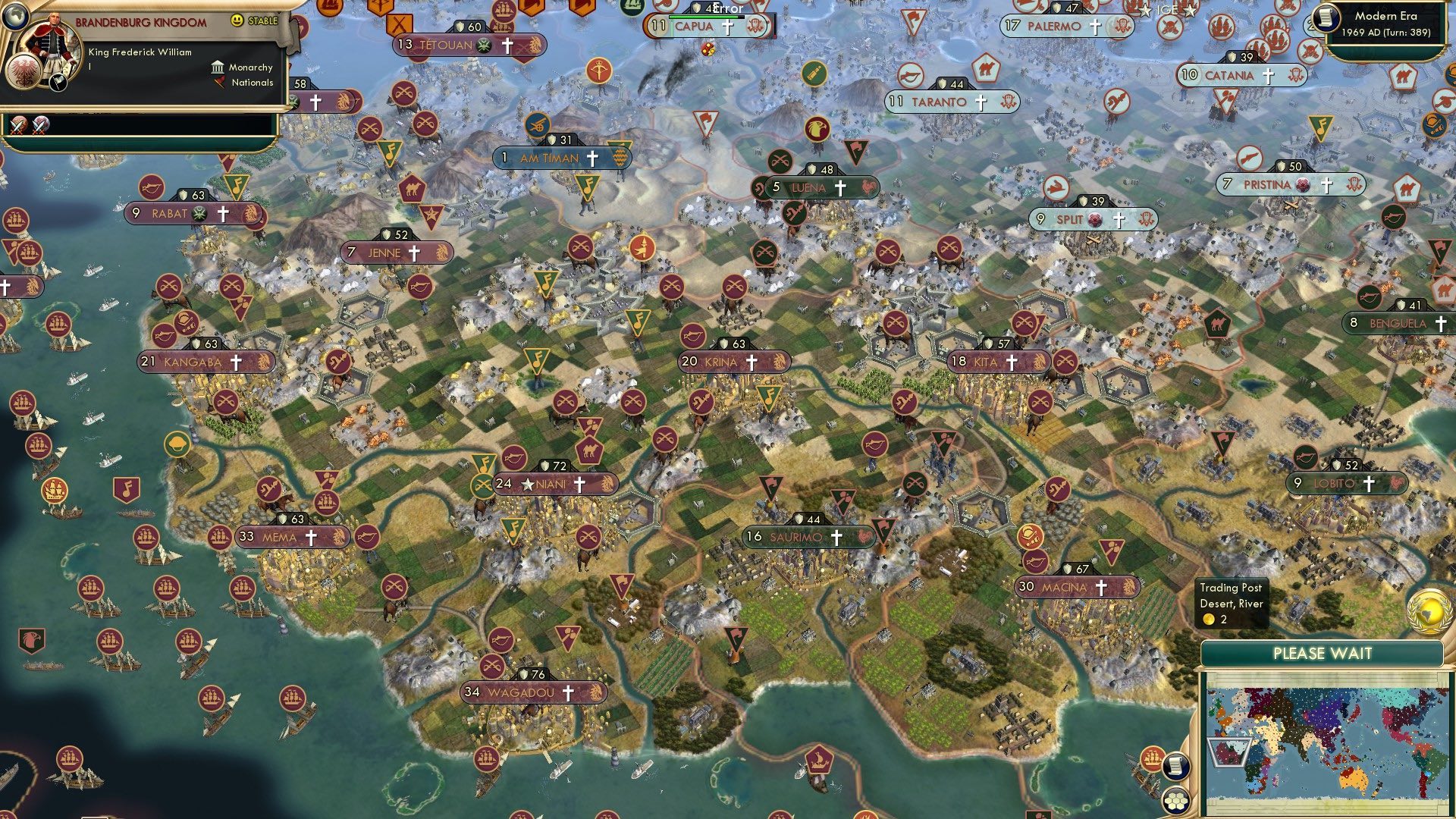Click the Brandenburg eagle civilization emblem
This screenshot has height=819, width=1456.
pos(24,73)
